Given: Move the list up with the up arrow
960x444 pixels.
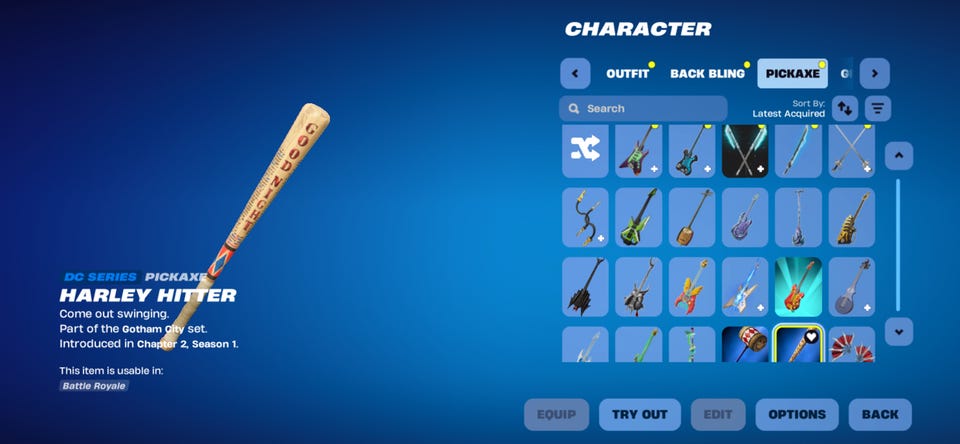Looking at the screenshot, I should [899, 156].
